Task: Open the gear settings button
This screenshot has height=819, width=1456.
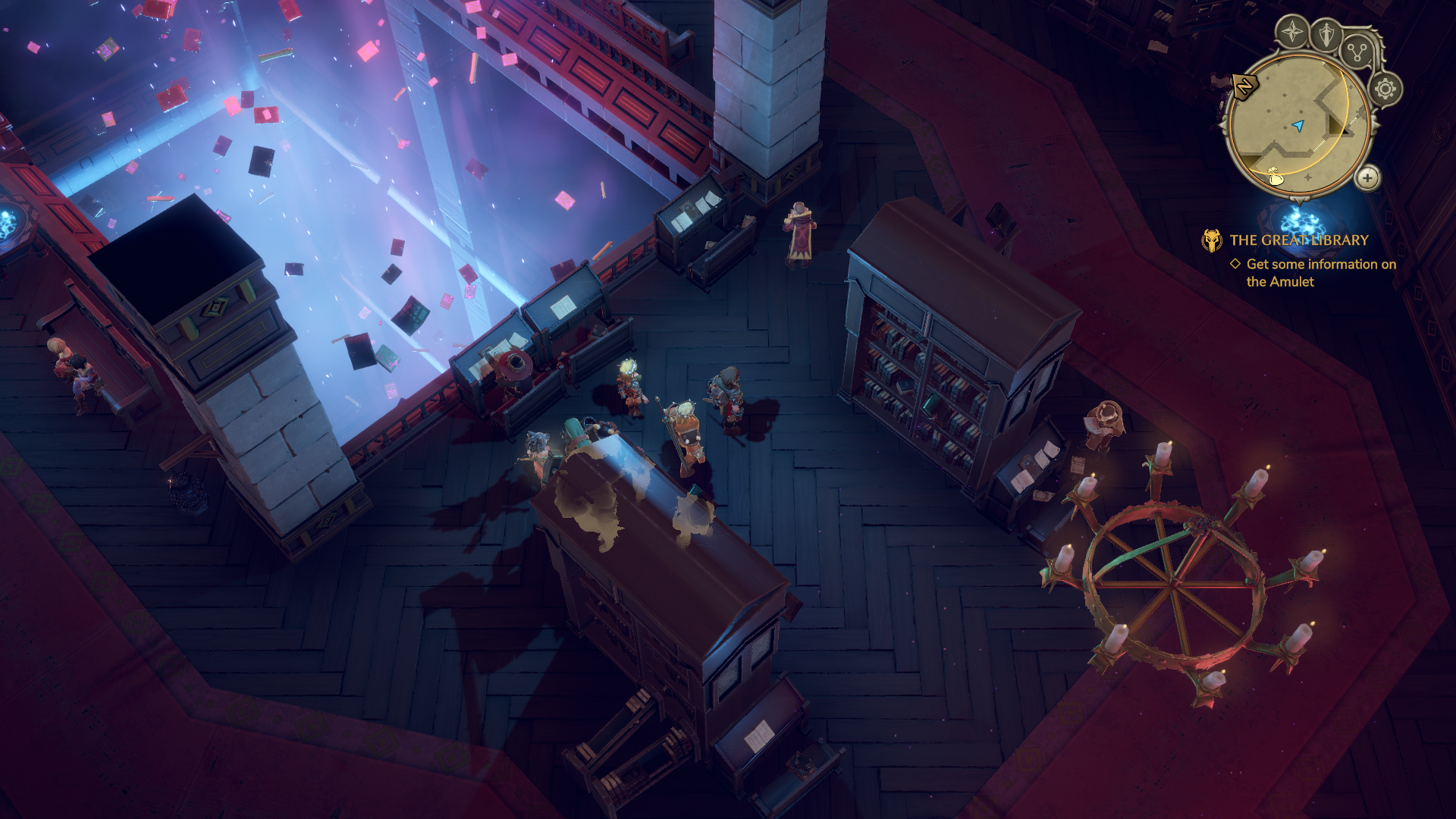Action: click(x=1385, y=89)
